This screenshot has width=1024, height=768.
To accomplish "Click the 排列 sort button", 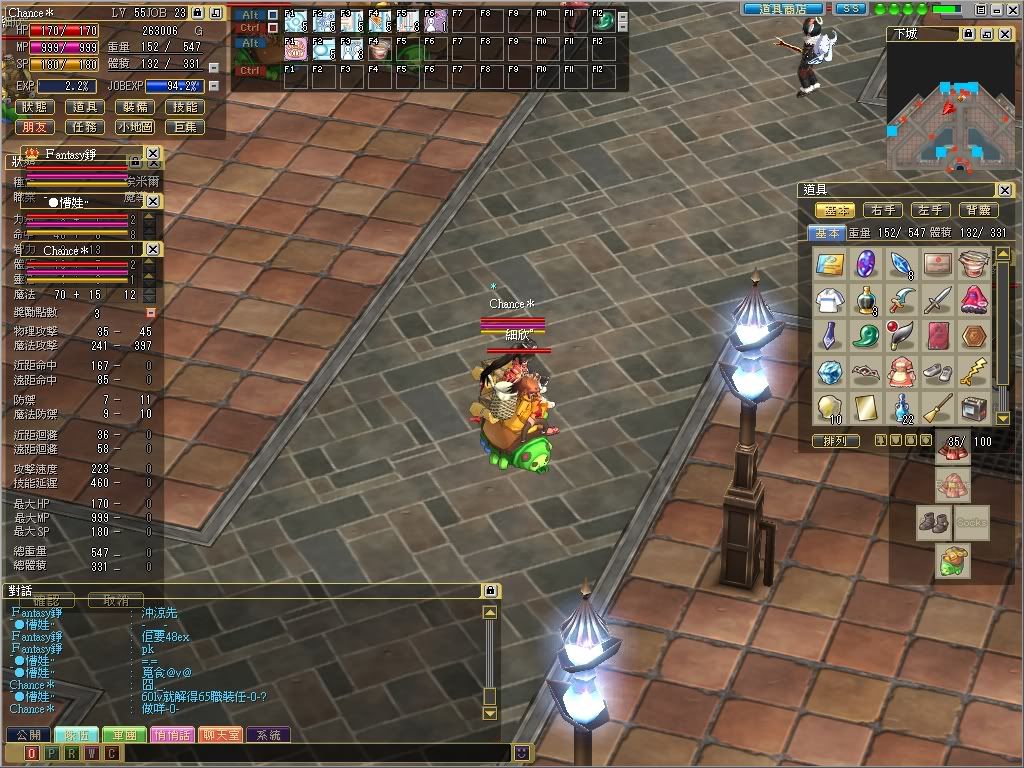I will tap(835, 440).
